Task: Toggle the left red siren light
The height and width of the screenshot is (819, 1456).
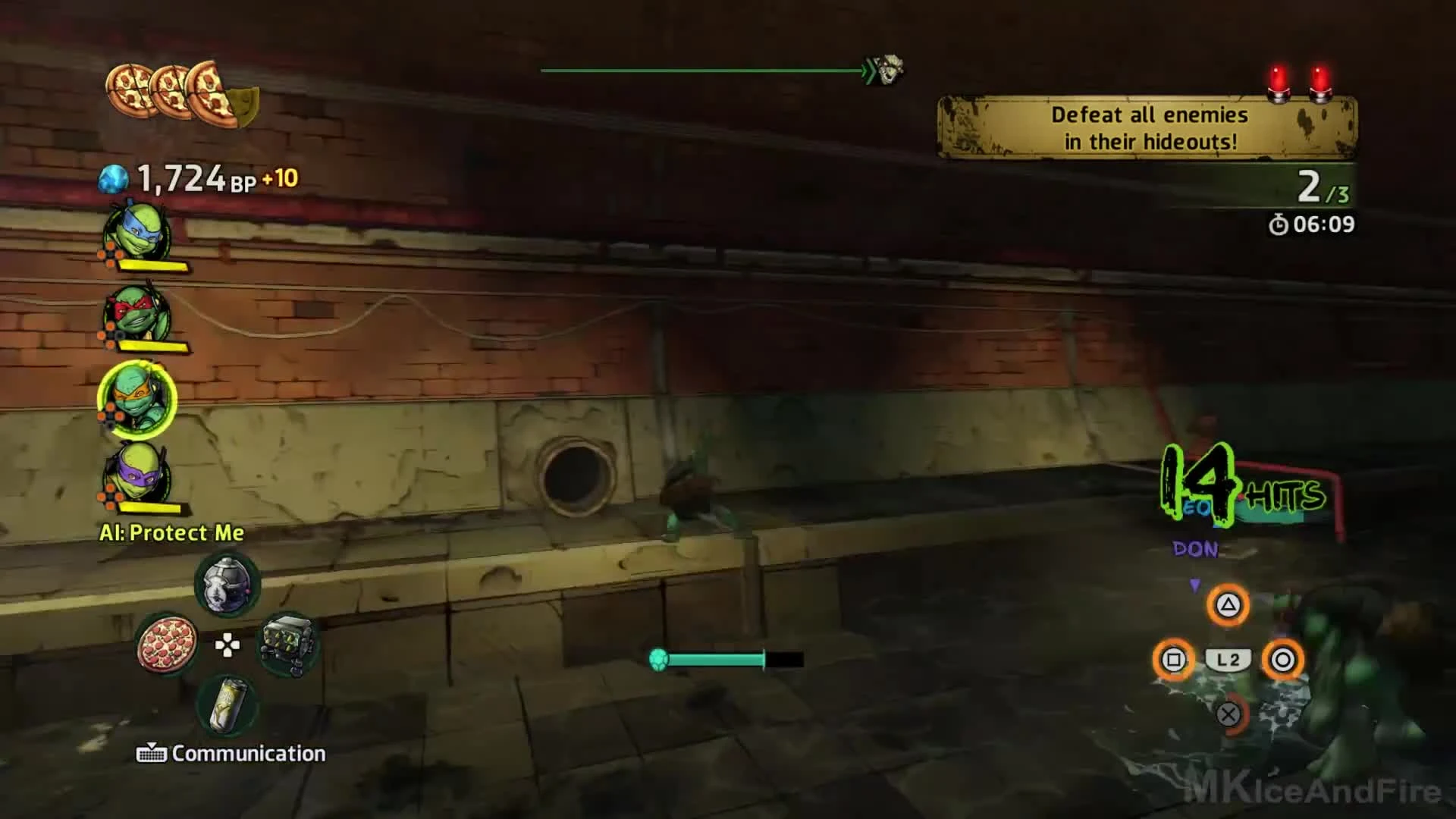Action: pos(1279,80)
